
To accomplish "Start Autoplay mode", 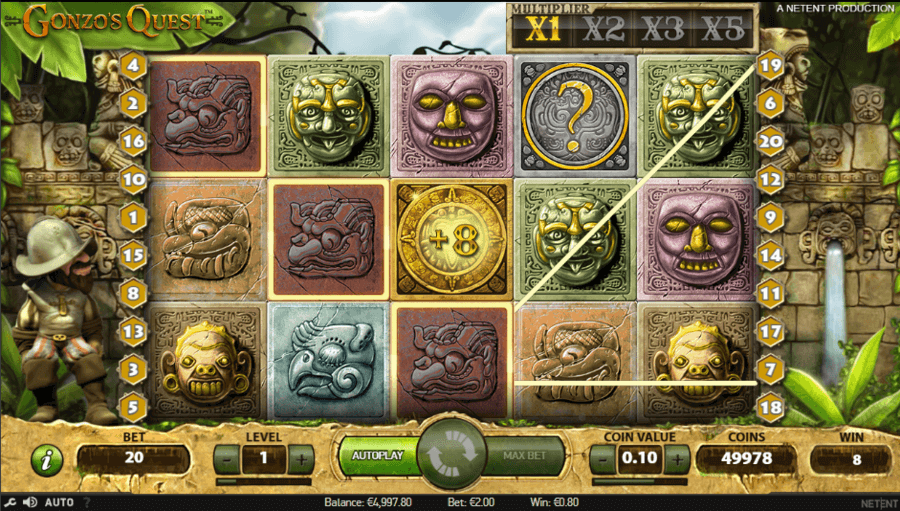I will click(377, 456).
